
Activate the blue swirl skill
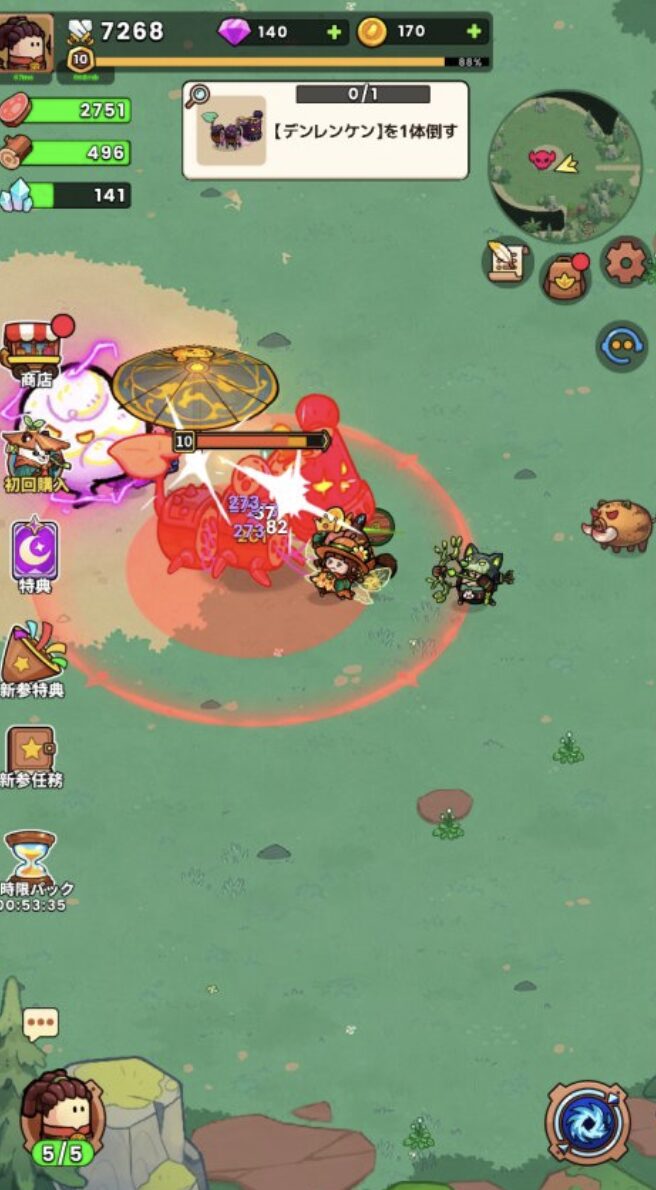[588, 1122]
